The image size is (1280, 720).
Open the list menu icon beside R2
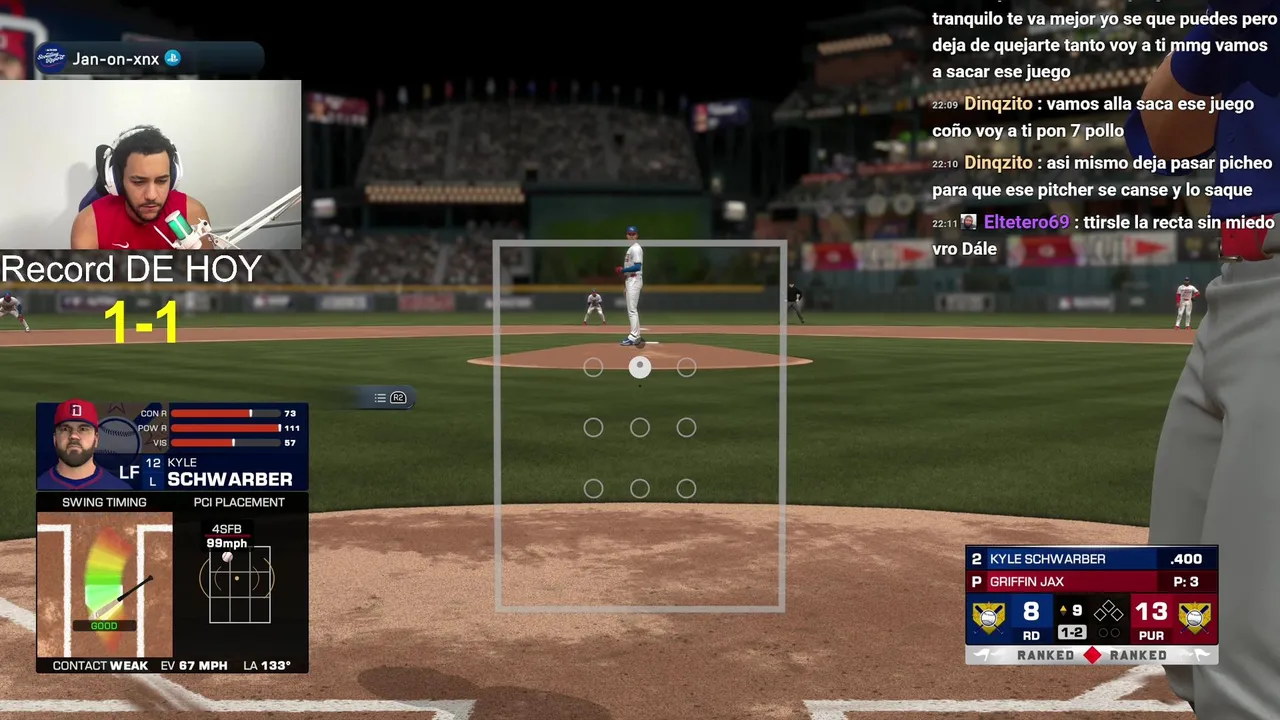pyautogui.click(x=380, y=398)
